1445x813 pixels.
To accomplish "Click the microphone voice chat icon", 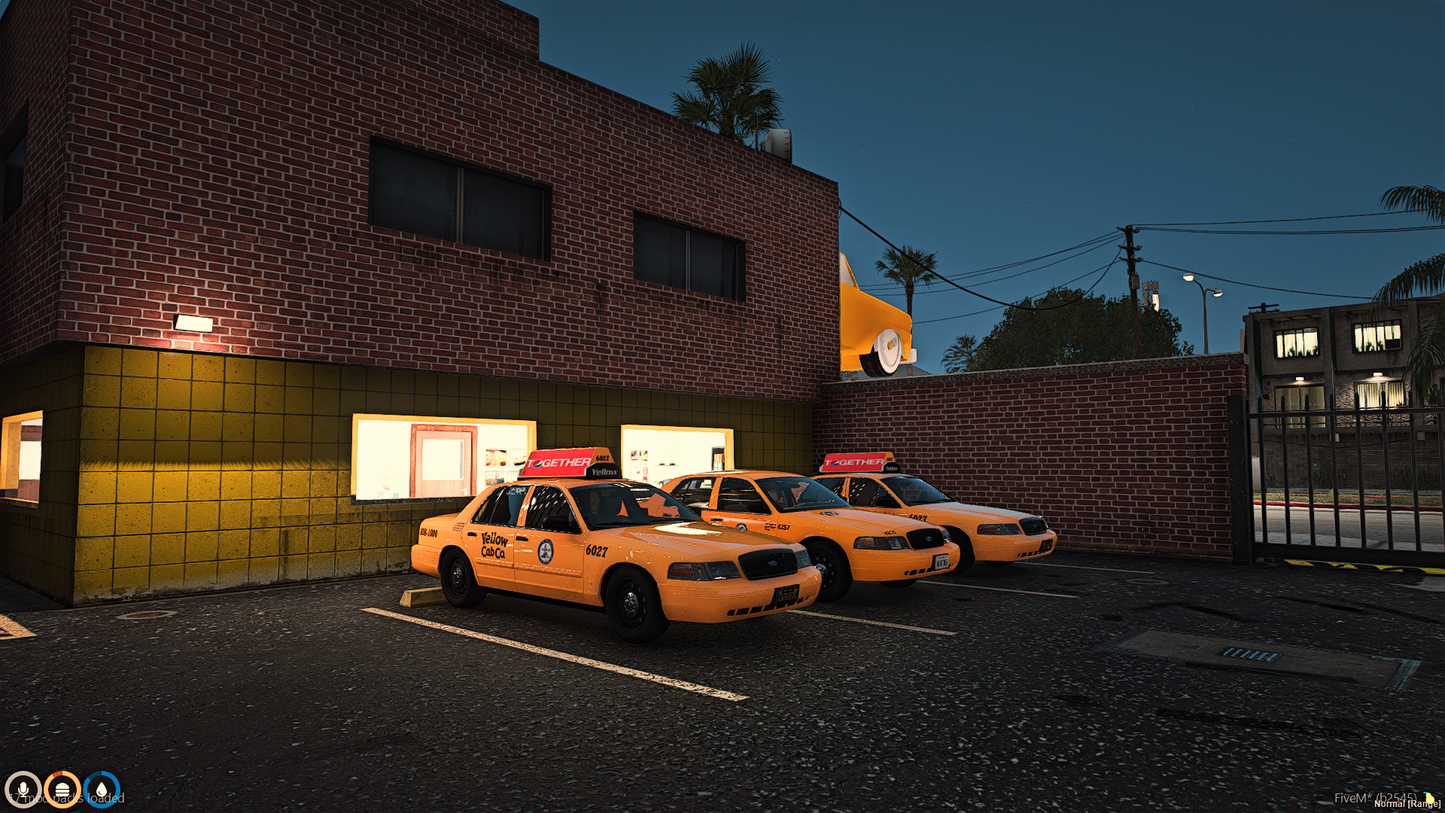I will click(23, 789).
